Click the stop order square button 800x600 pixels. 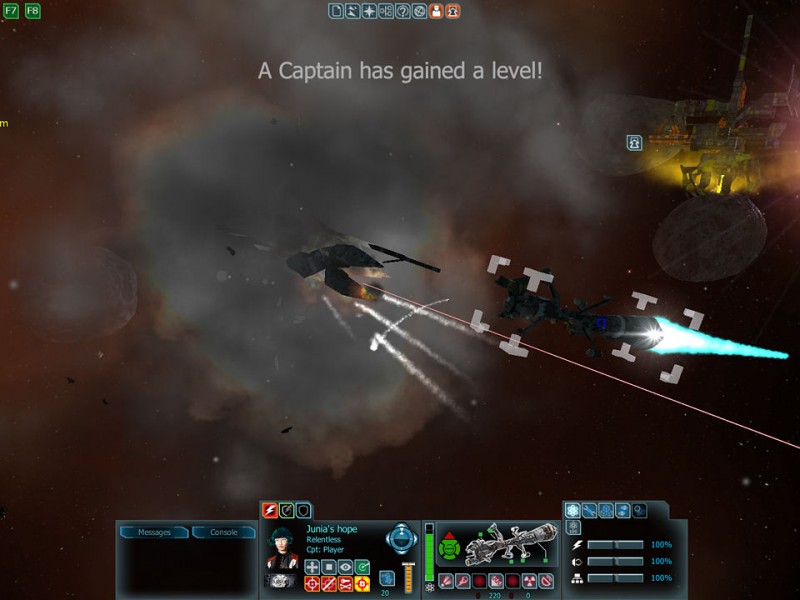328,567
